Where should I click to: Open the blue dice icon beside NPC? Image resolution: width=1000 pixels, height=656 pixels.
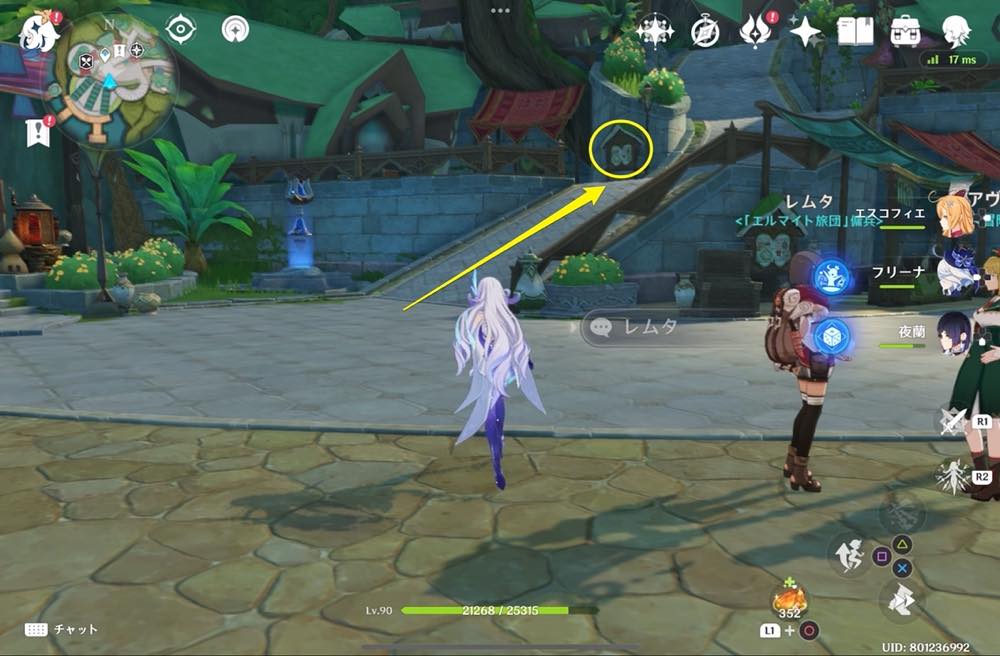pyautogui.click(x=831, y=336)
